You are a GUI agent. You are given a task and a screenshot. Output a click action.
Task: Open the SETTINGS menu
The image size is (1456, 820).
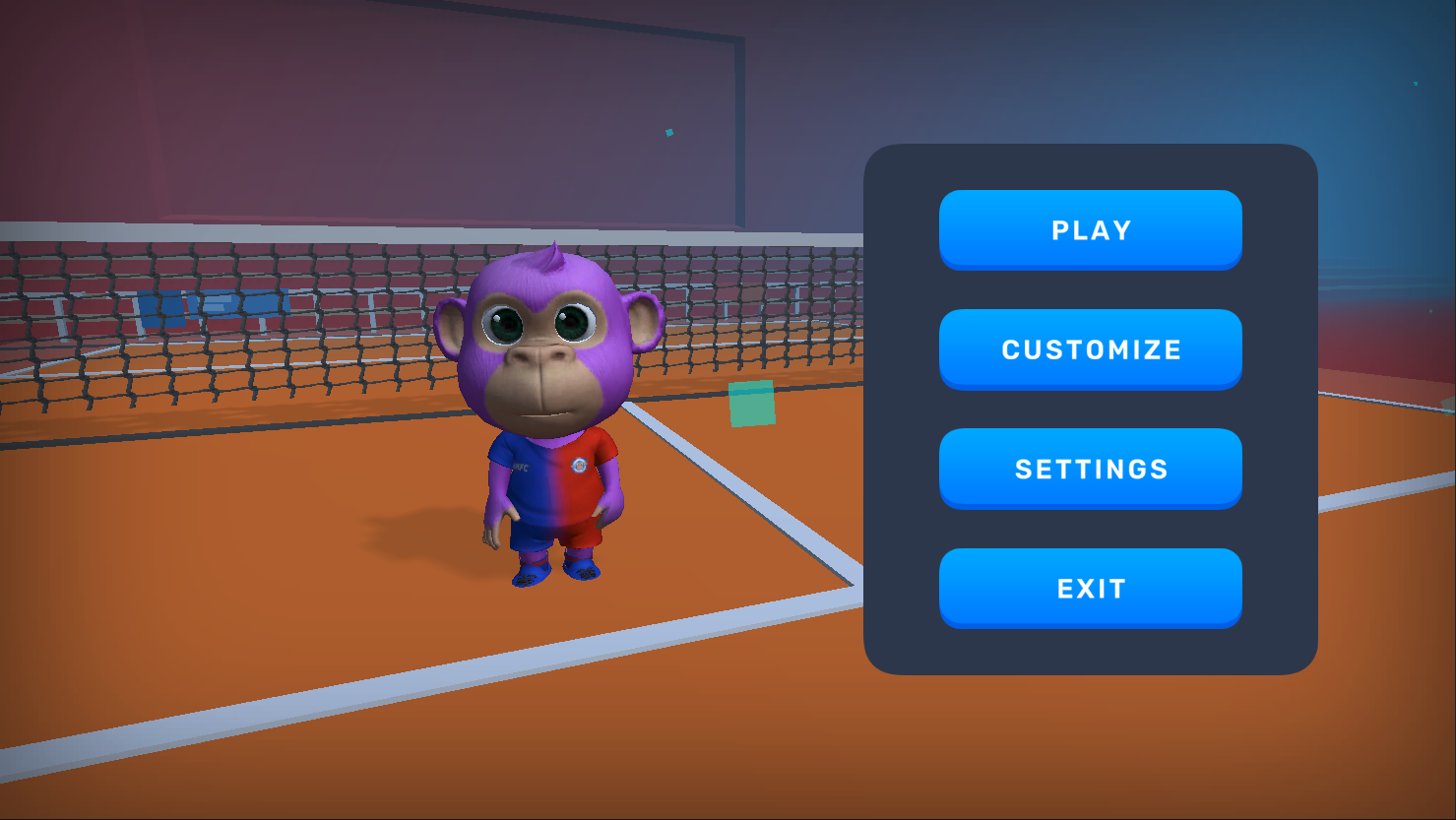pos(1090,468)
